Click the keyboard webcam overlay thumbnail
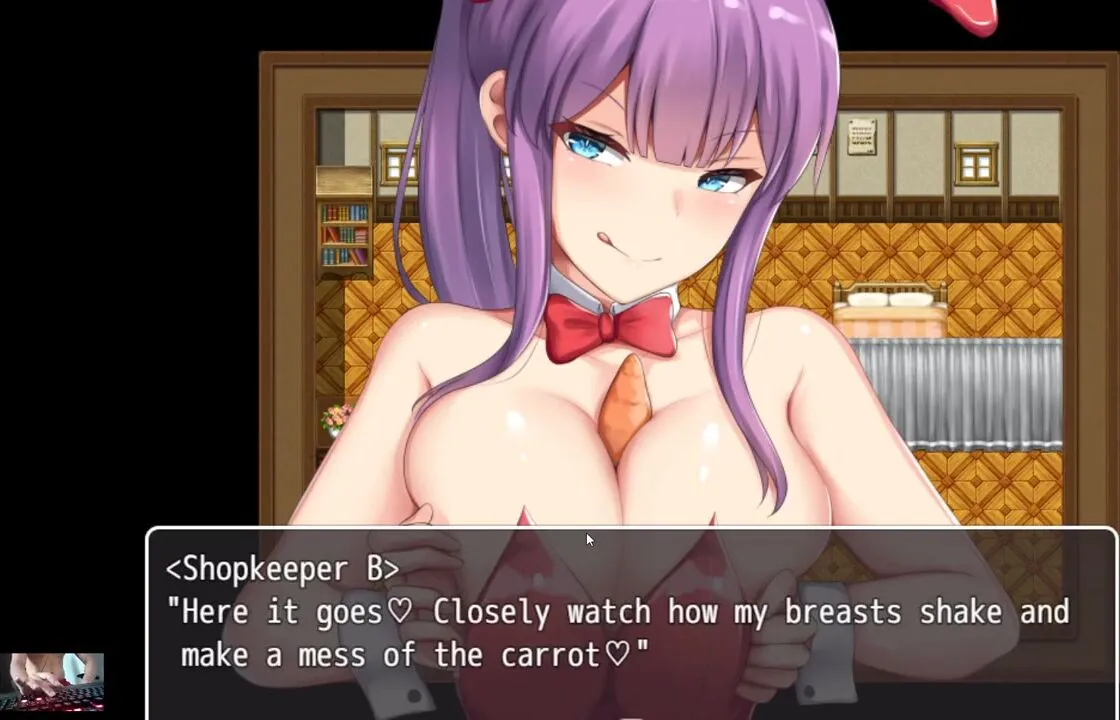The width and height of the screenshot is (1120, 720). [57, 681]
